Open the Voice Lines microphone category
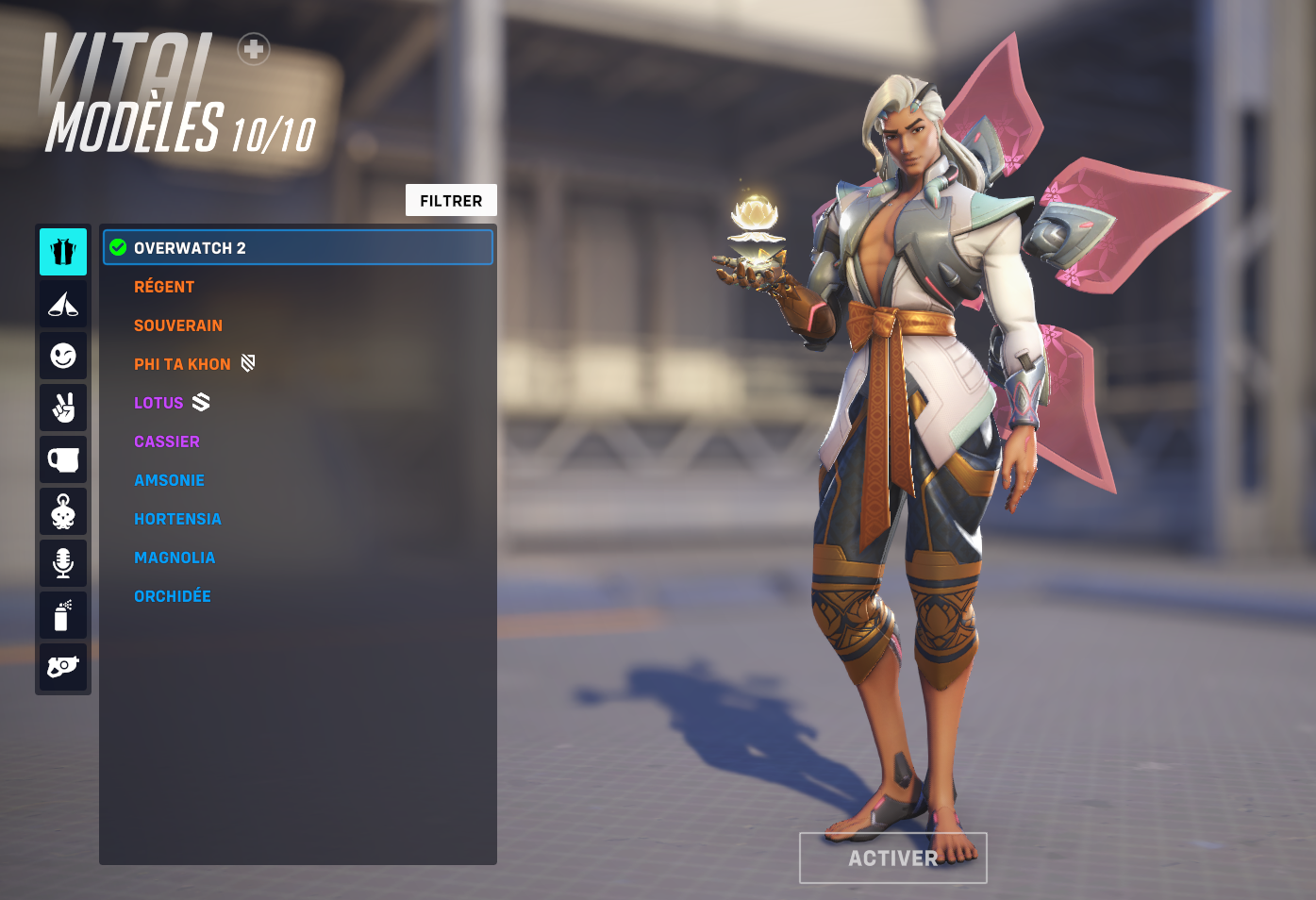The width and height of the screenshot is (1316, 900). click(62, 562)
